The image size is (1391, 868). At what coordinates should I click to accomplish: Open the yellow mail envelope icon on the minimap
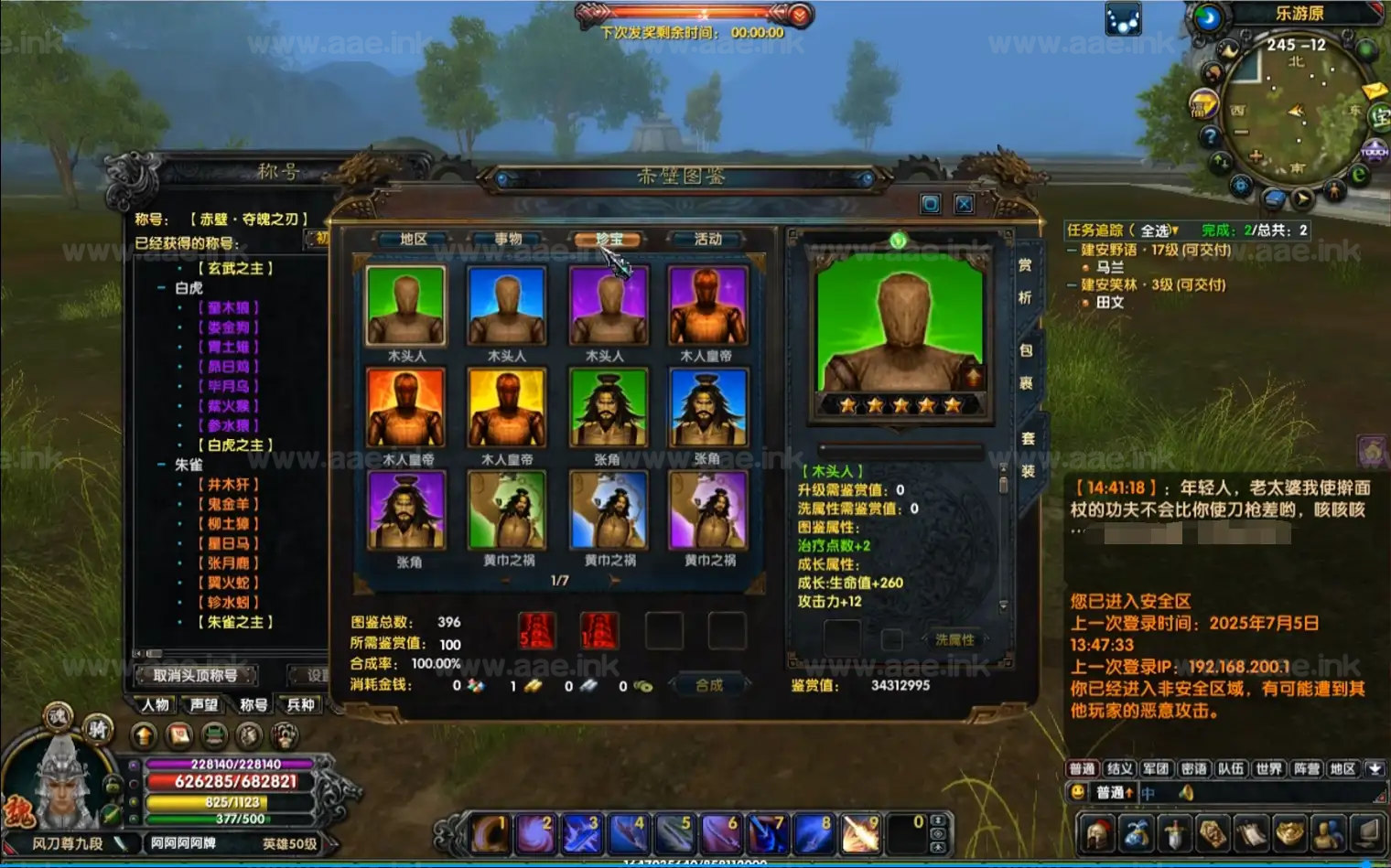(1373, 91)
